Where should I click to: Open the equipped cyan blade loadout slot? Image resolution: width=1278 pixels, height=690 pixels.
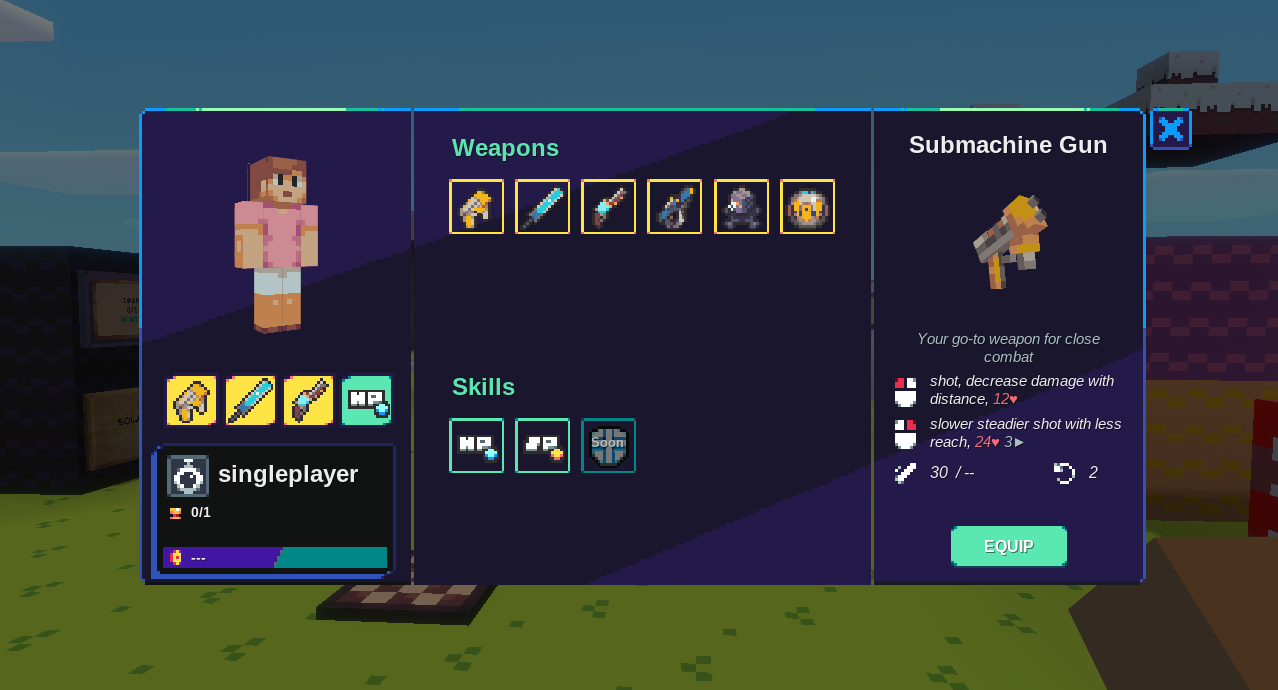[x=250, y=401]
